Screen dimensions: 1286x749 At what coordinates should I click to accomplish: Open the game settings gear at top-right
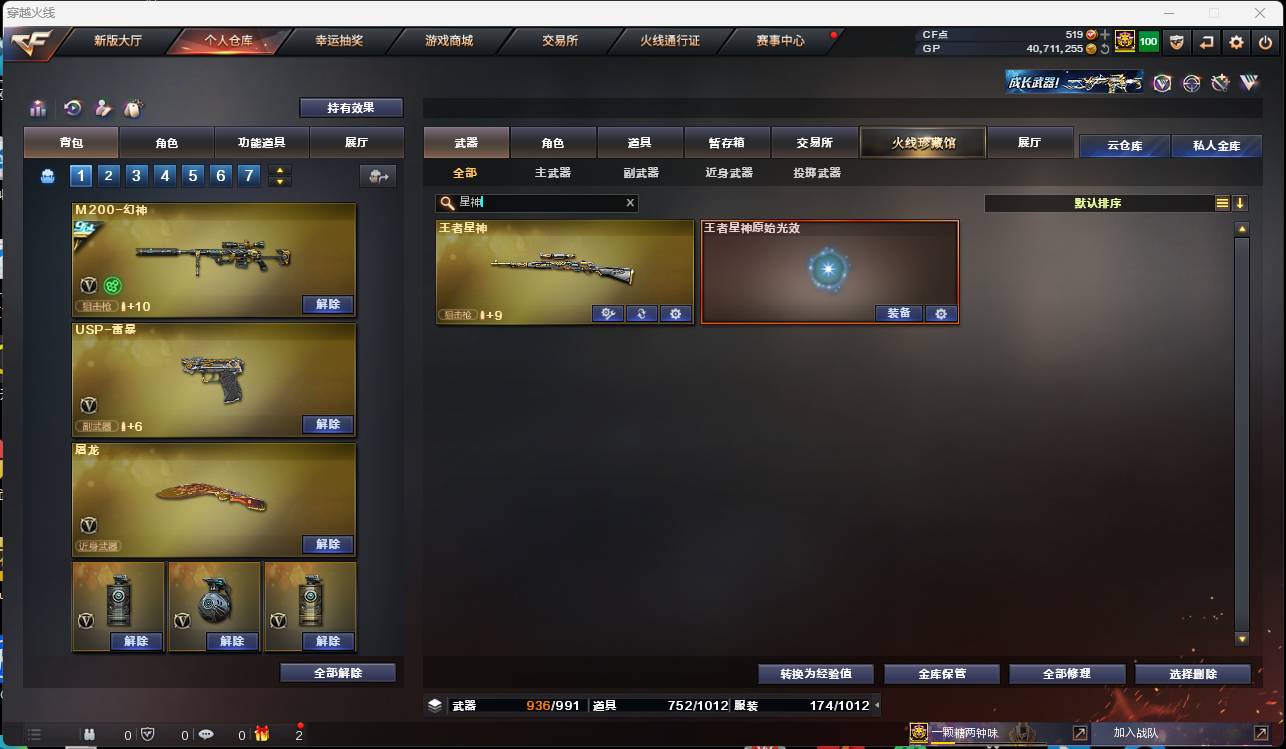click(1237, 43)
